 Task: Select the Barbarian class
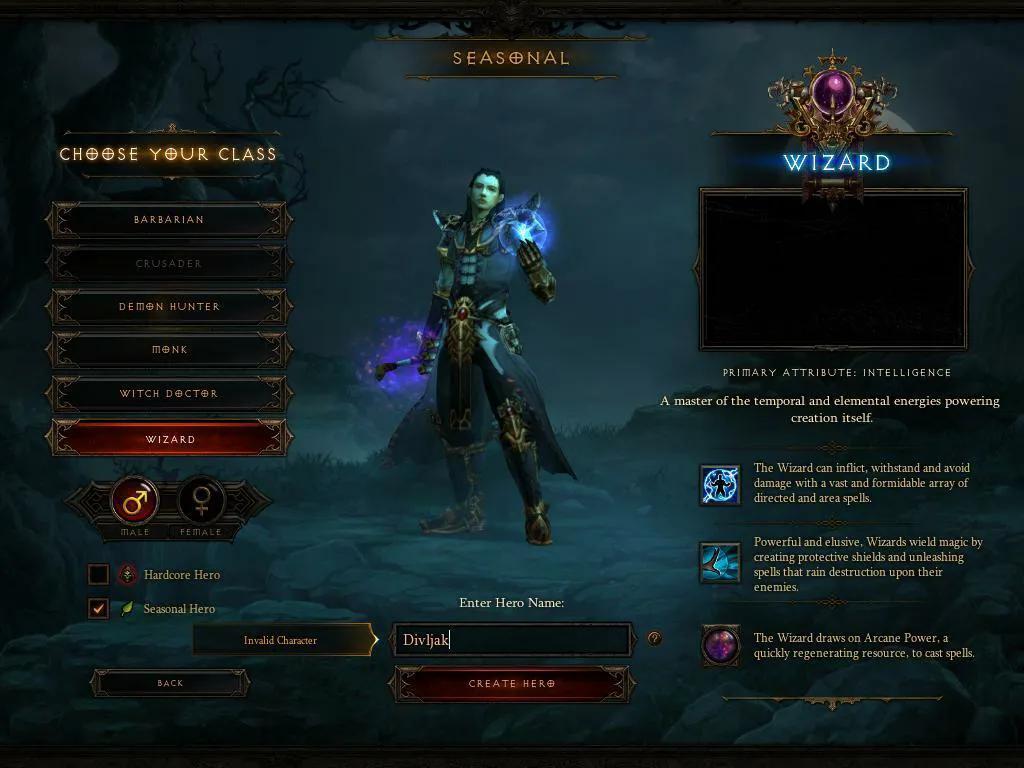point(169,220)
